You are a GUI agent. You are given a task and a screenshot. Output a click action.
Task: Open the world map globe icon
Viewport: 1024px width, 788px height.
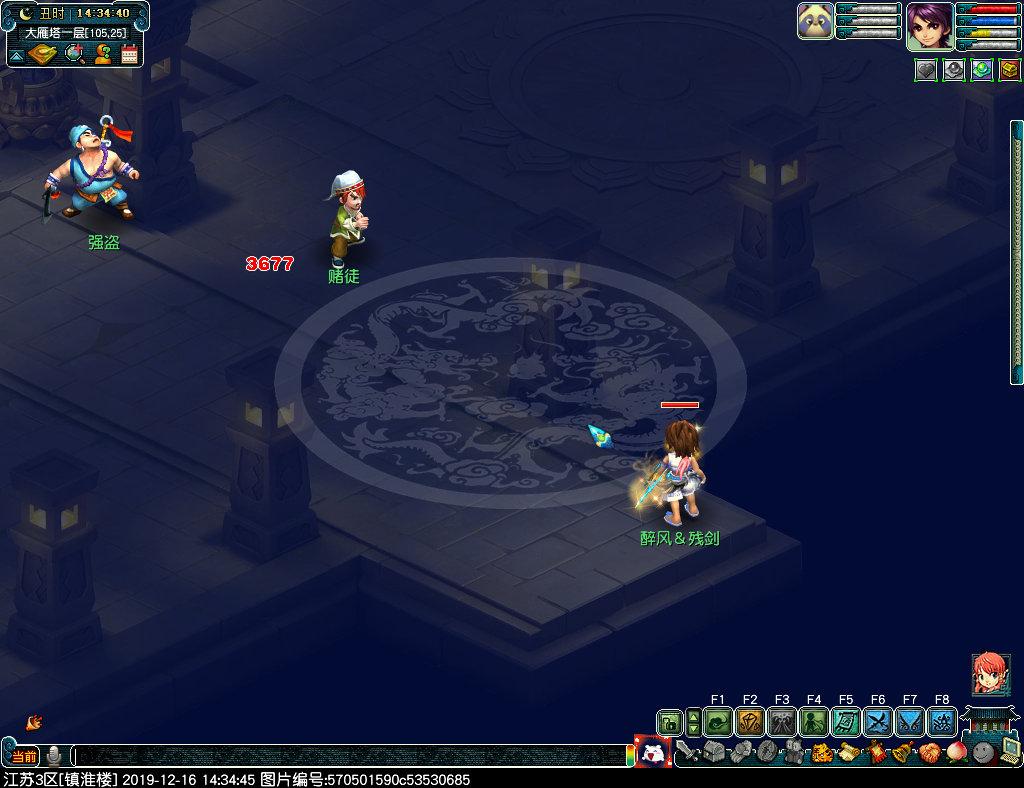pos(74,54)
